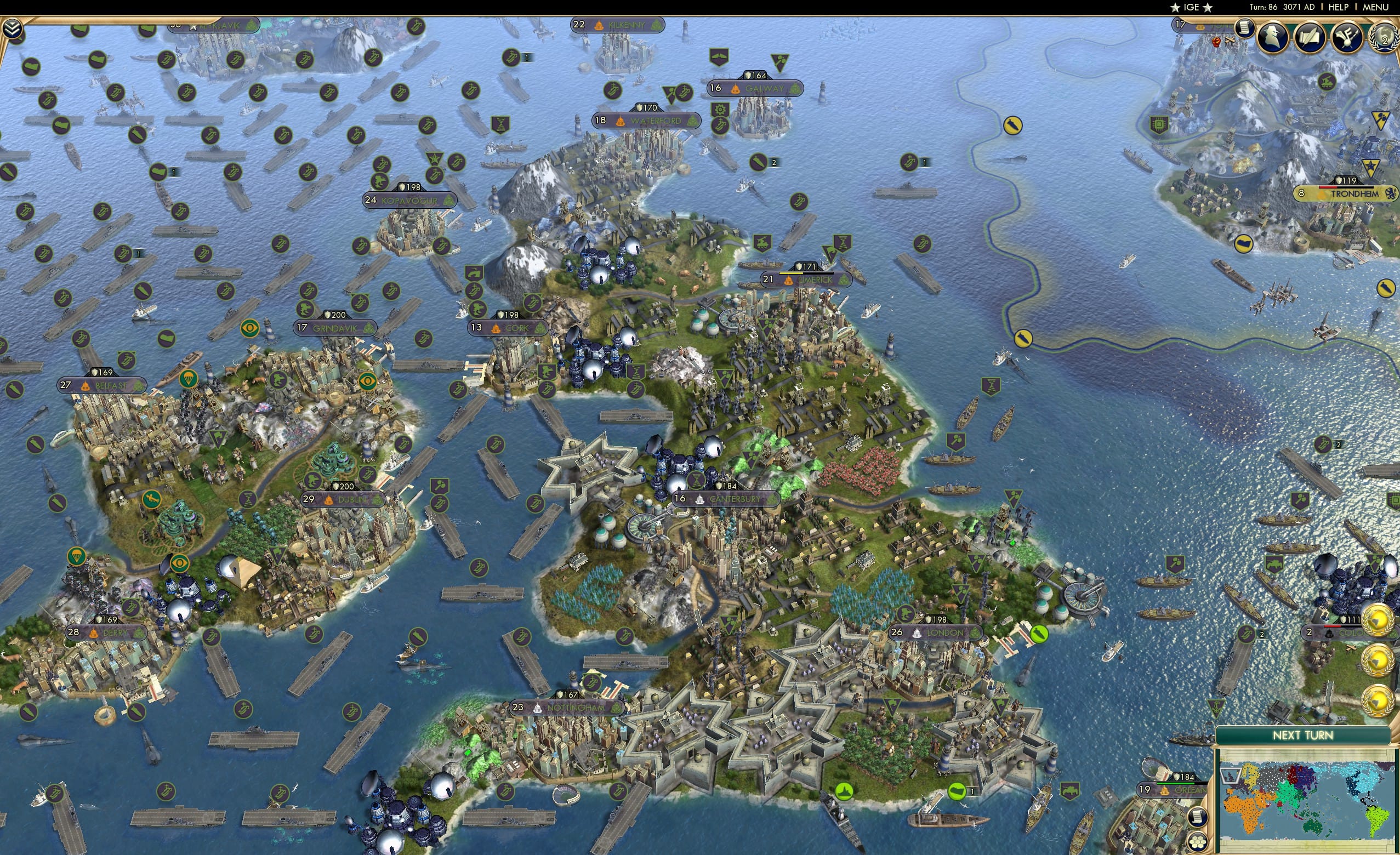Click the city-state star on Reykjavik's banner

point(193,28)
